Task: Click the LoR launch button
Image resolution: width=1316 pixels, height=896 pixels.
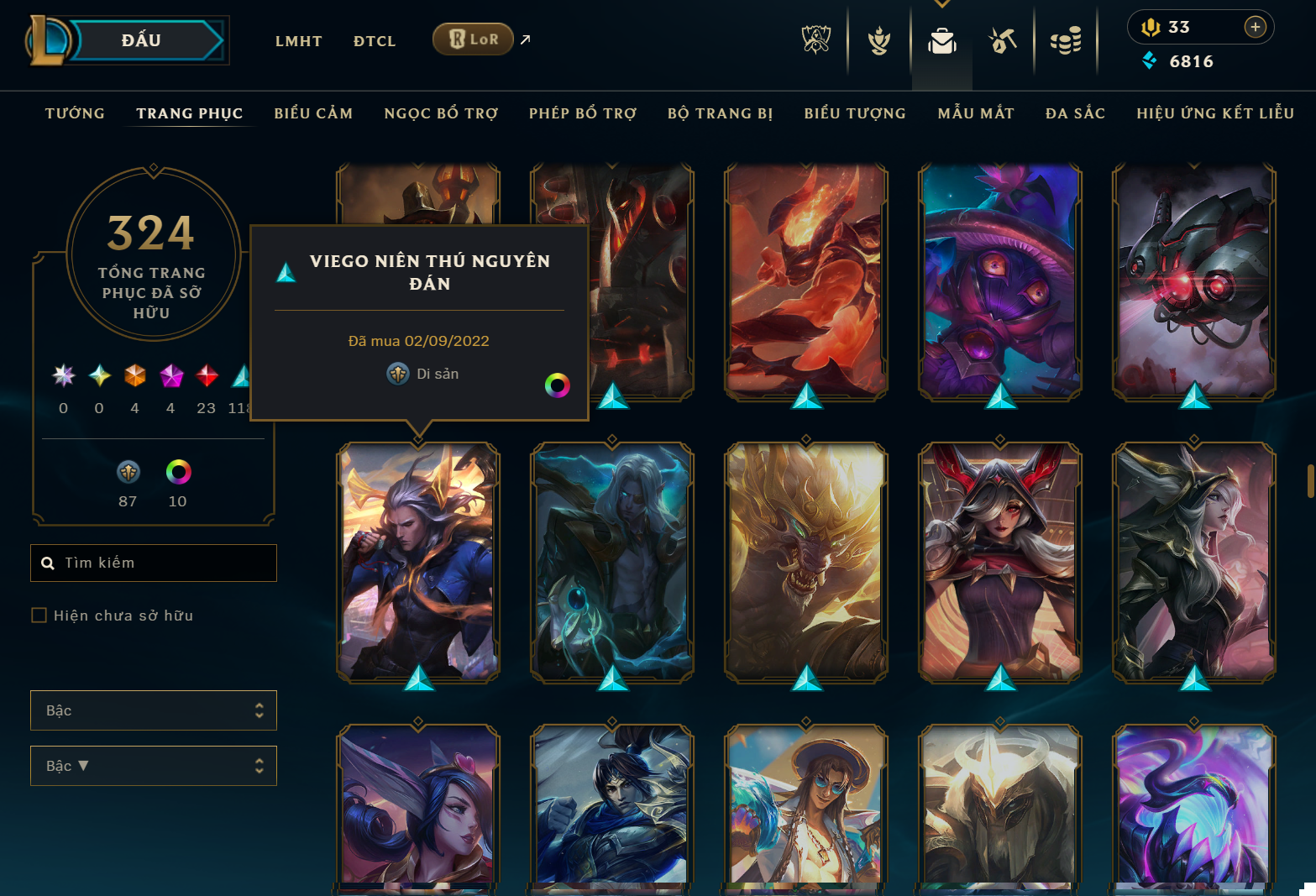Action: pyautogui.click(x=473, y=39)
